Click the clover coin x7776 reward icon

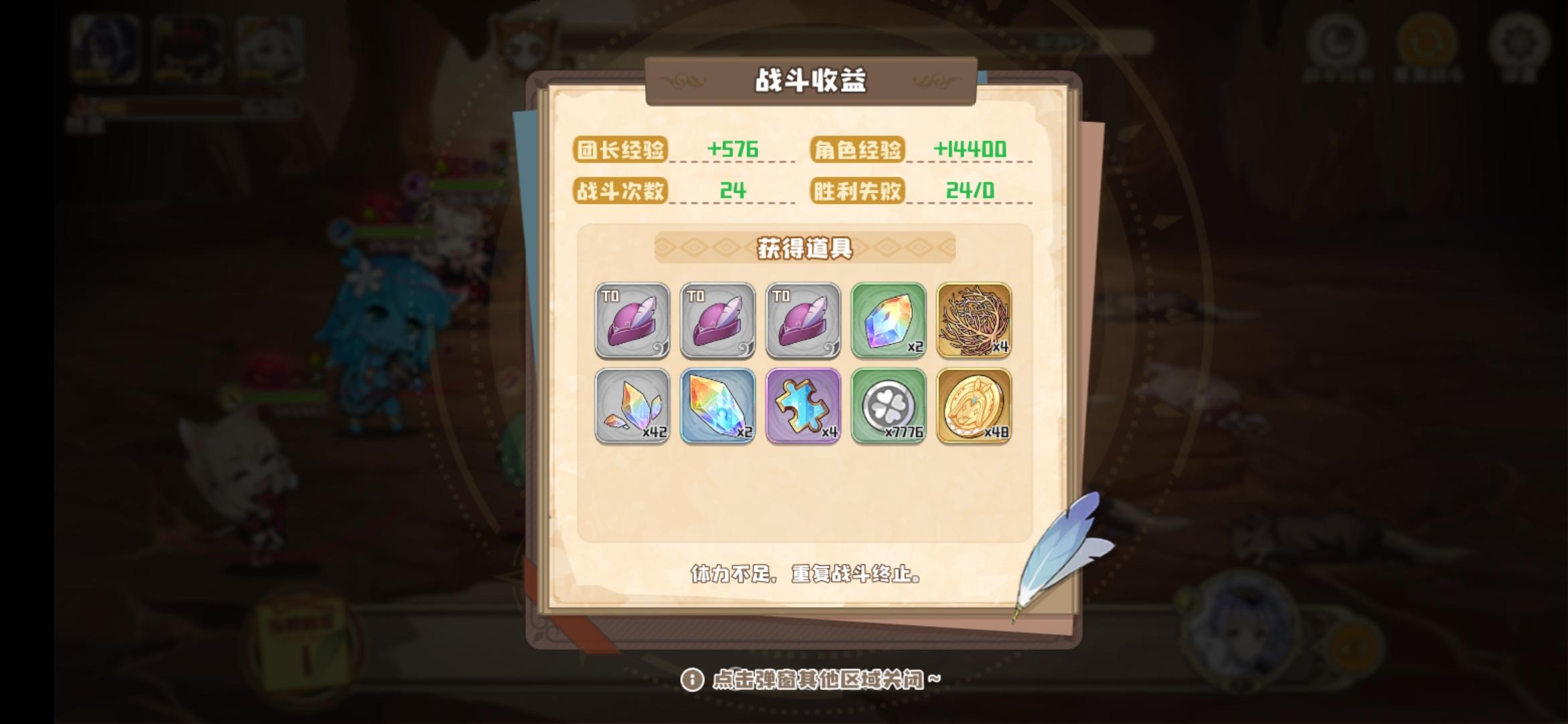(x=888, y=406)
